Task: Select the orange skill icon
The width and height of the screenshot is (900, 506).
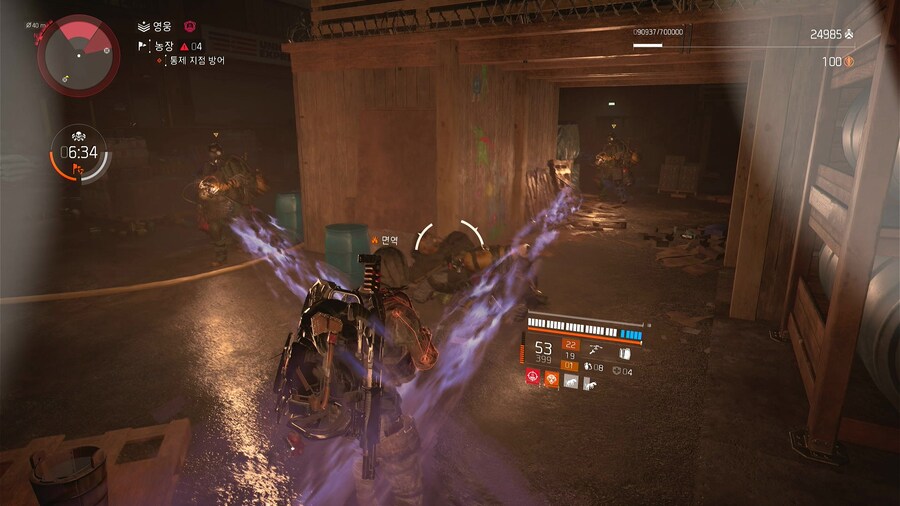Action: (552, 379)
